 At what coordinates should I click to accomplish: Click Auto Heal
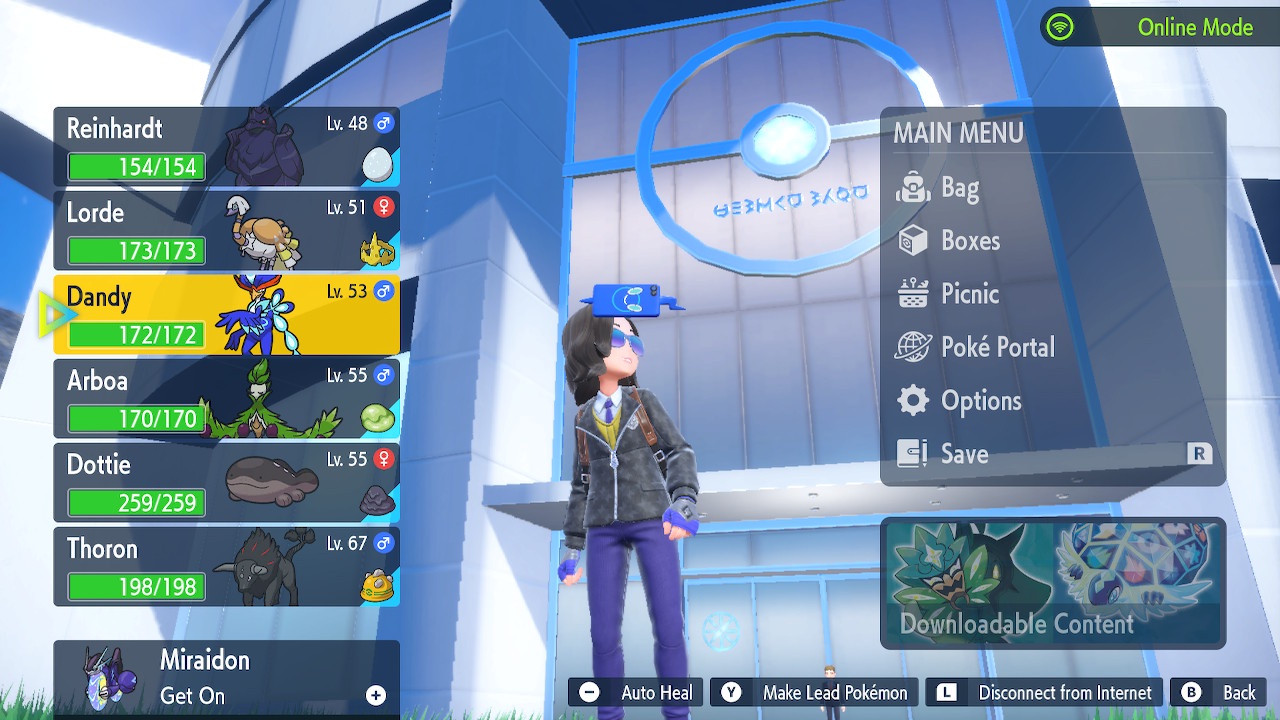point(637,693)
